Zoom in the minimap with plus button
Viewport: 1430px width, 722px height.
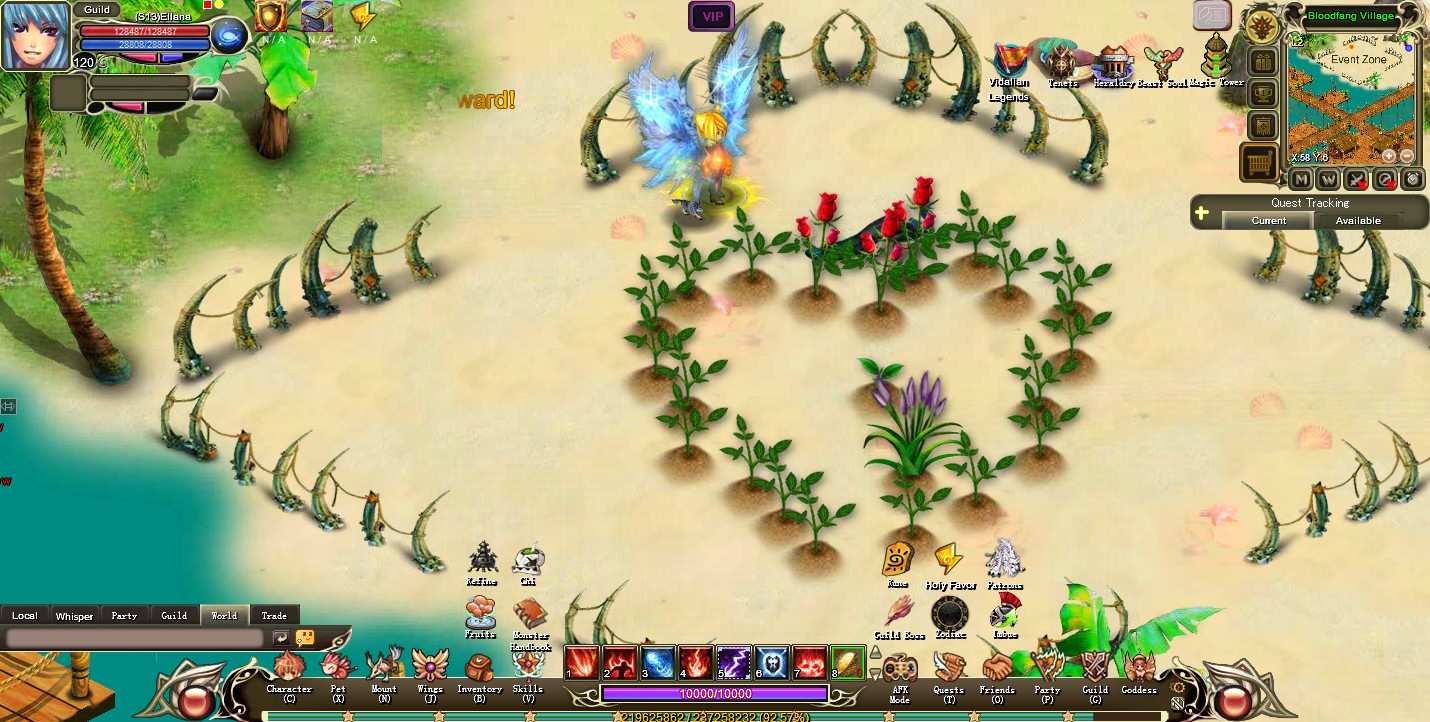(1389, 156)
